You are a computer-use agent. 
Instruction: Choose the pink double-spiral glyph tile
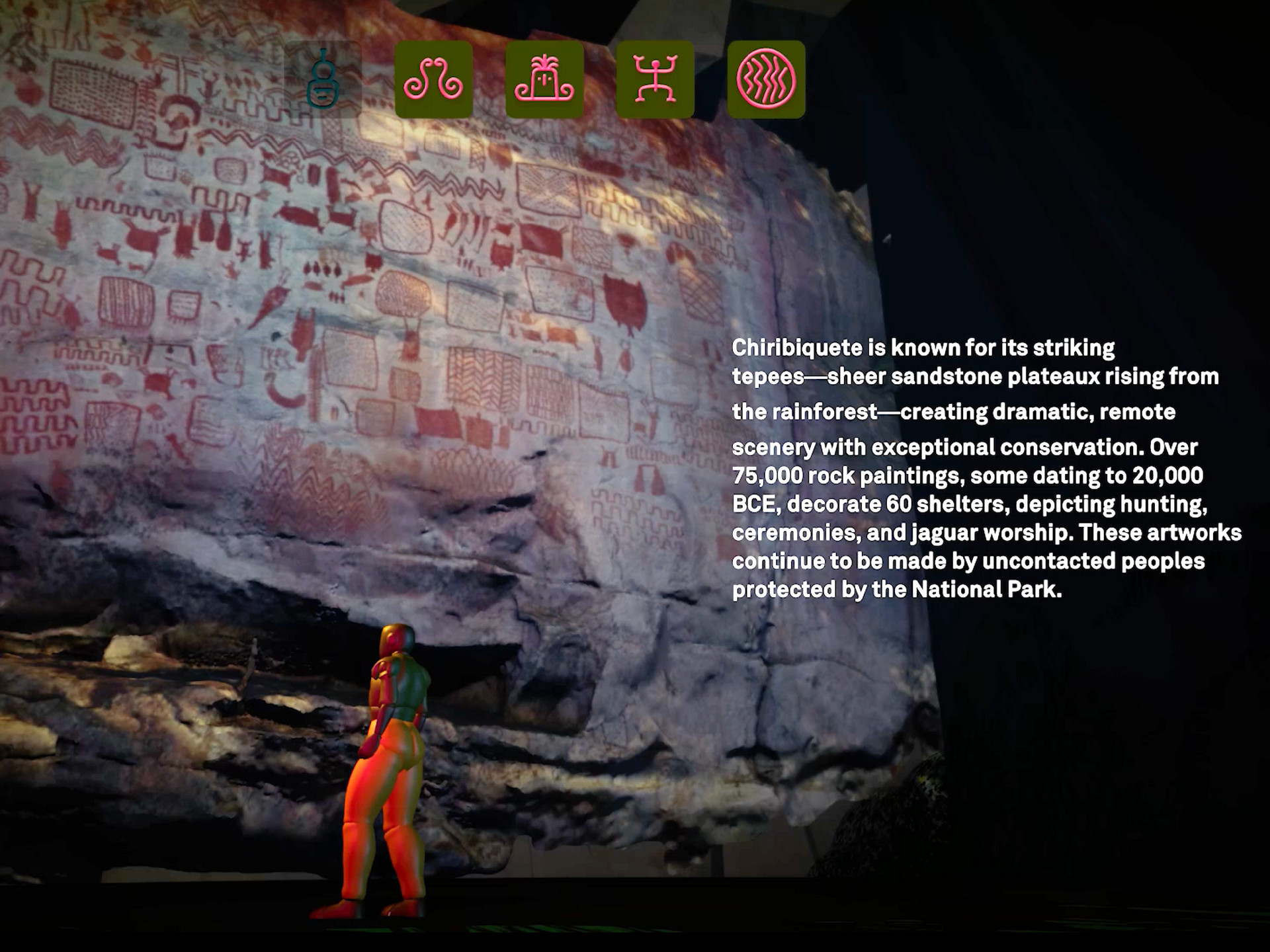pyautogui.click(x=433, y=80)
